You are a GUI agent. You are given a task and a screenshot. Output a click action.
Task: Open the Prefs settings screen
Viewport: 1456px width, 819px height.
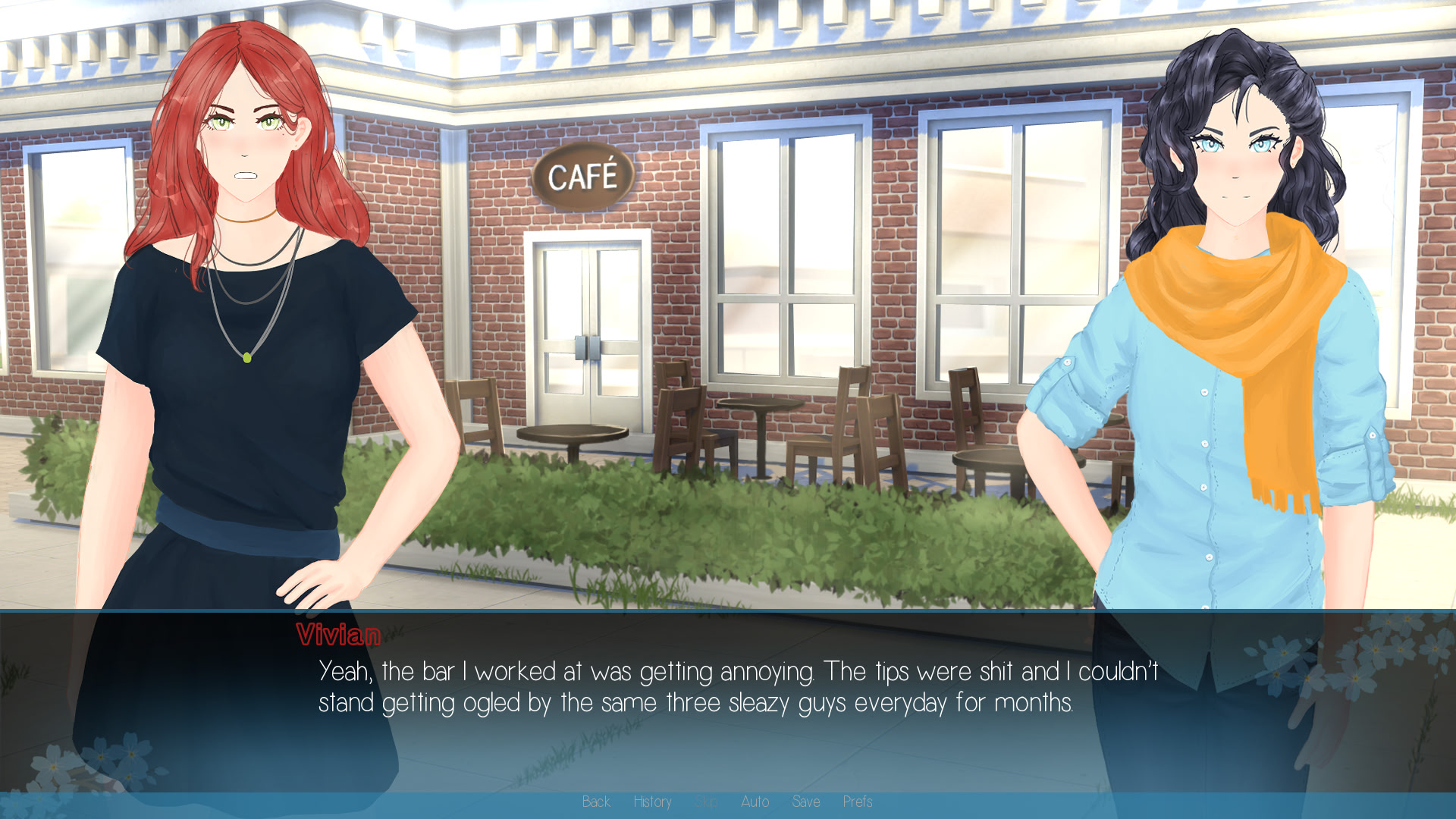pos(858,802)
